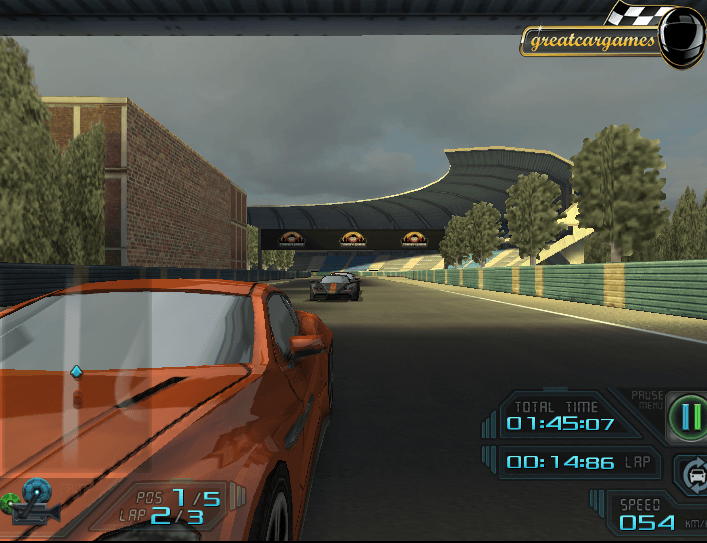This screenshot has height=543, width=707.
Task: Open the pause menu
Action: [686, 414]
